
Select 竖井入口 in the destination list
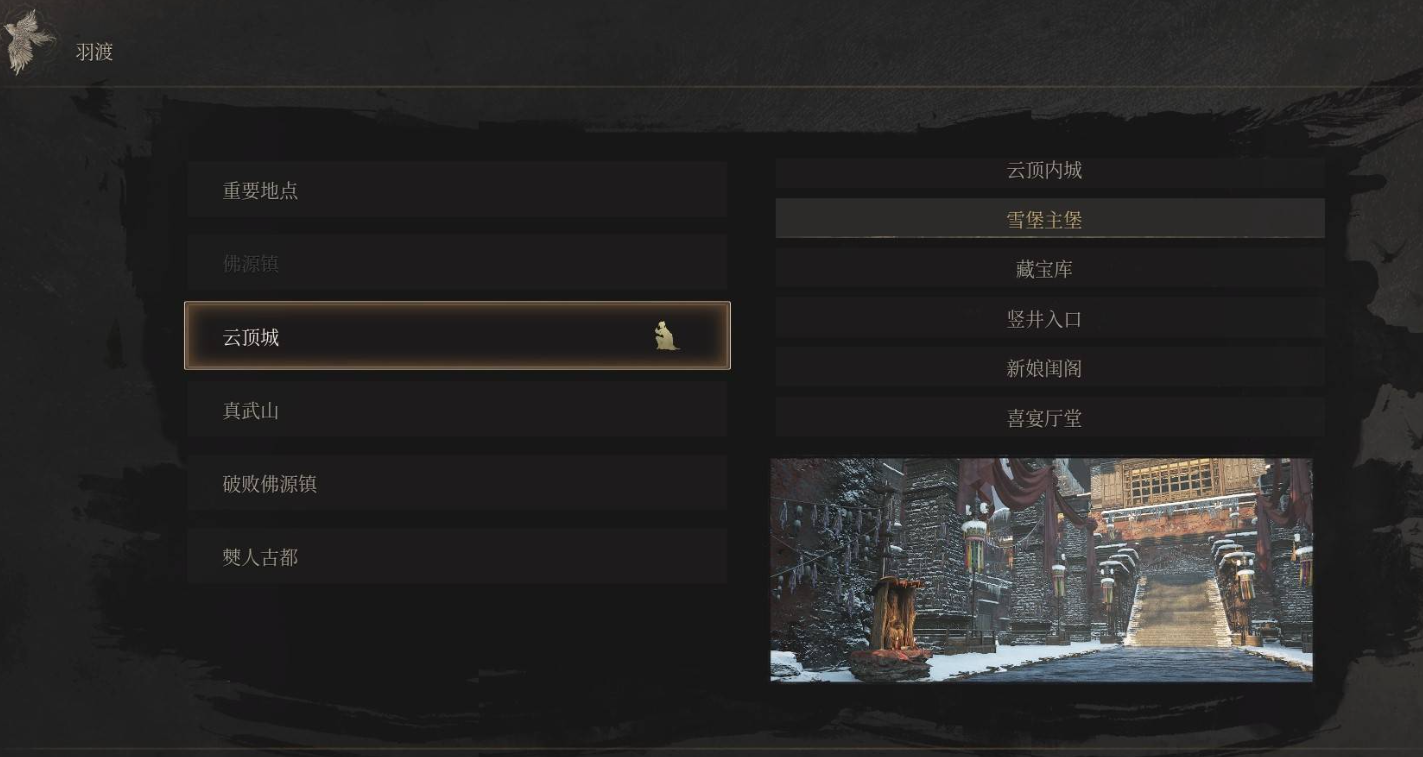pos(1044,318)
